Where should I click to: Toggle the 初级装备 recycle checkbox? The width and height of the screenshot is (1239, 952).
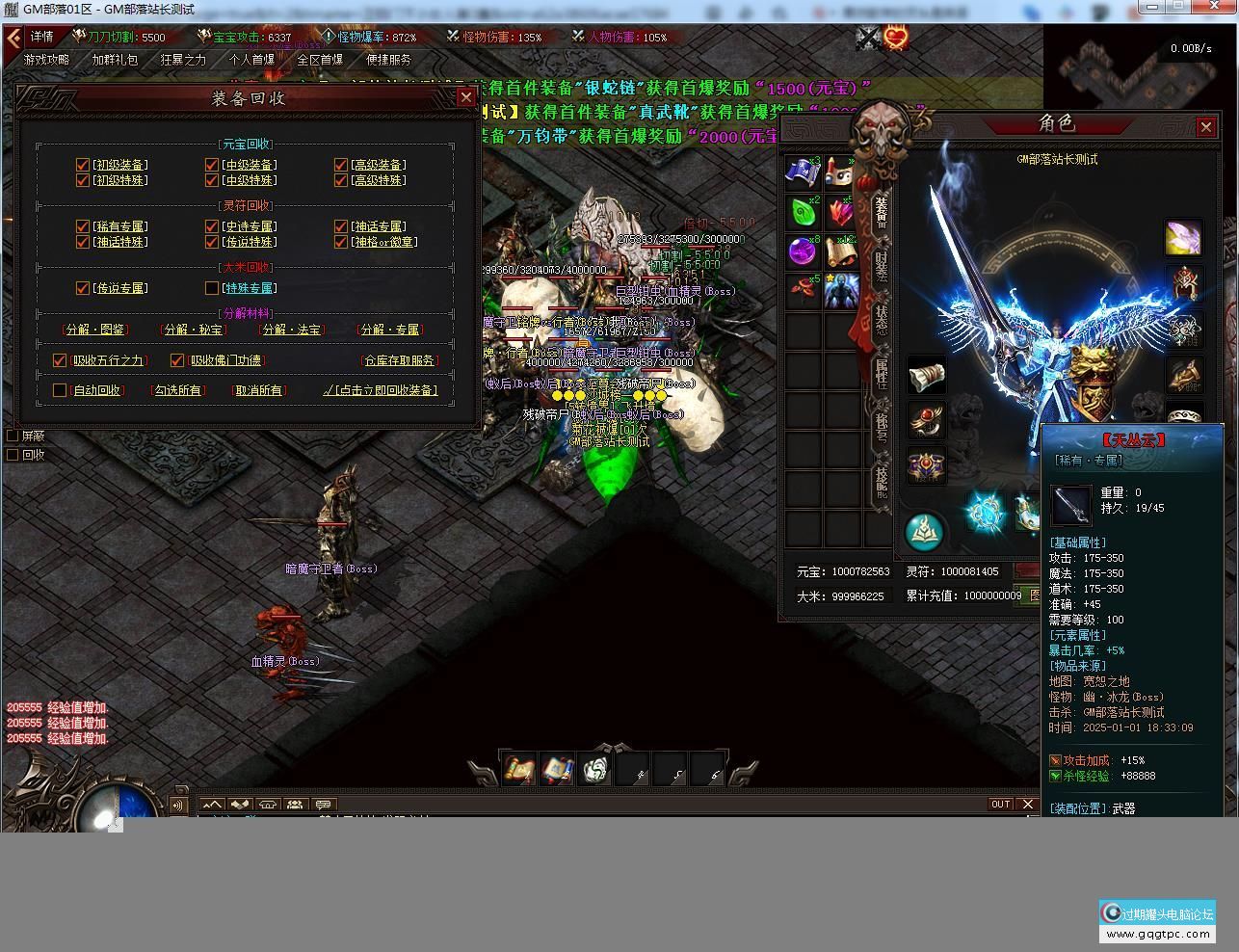point(83,165)
